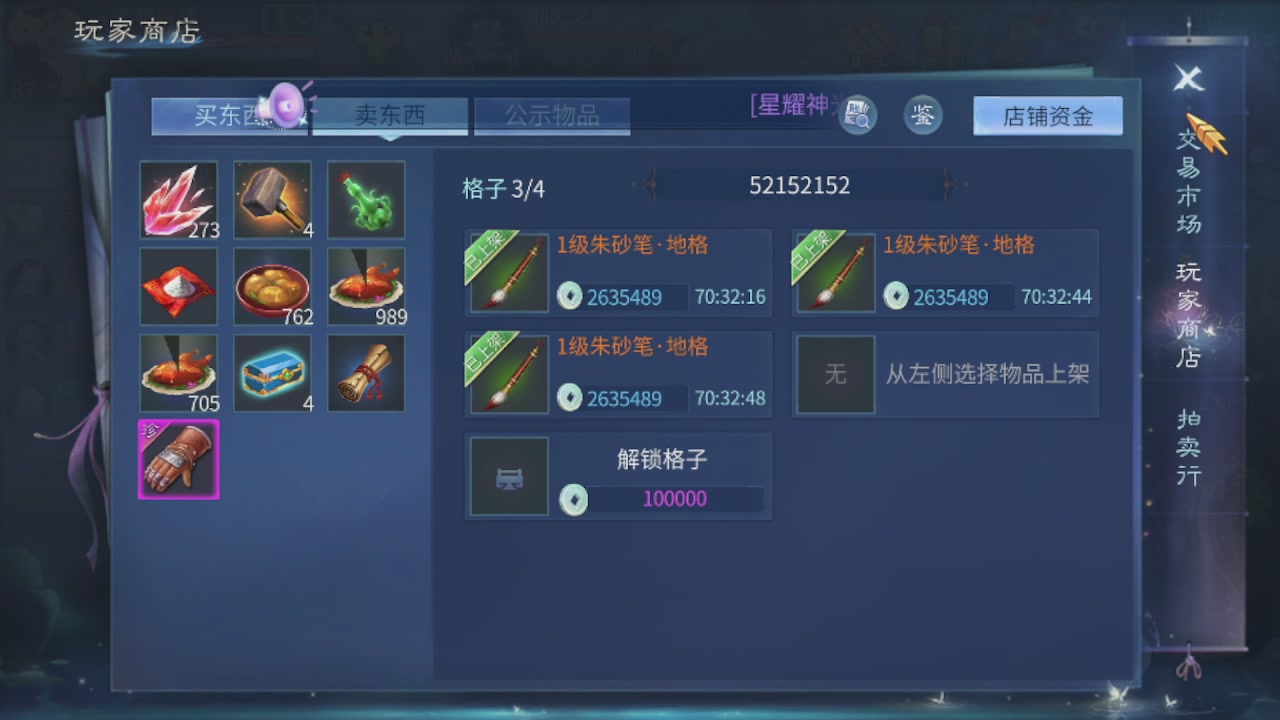Select the red scroll item in inventory
The width and height of the screenshot is (1280, 720).
366,373
